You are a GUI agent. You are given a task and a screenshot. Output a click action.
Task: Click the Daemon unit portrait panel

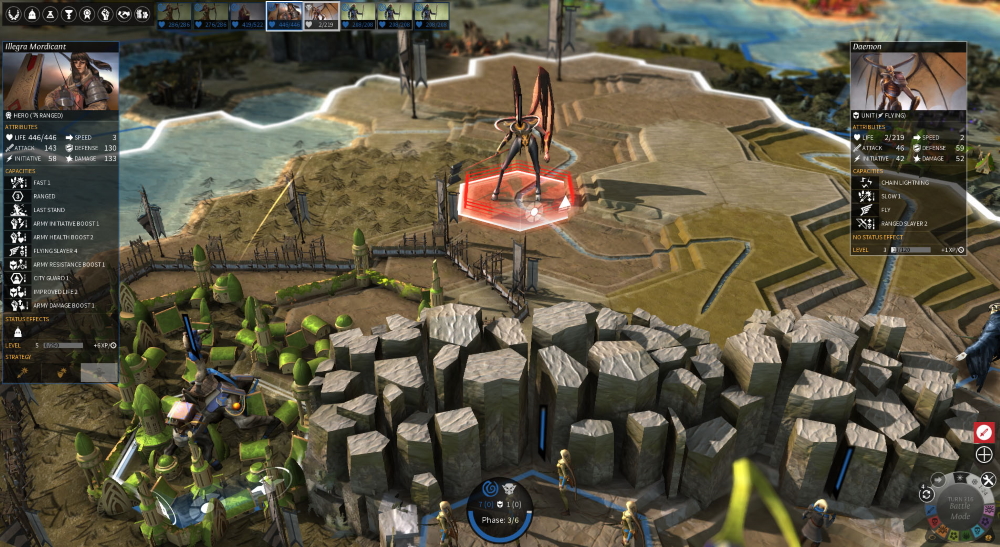coord(908,80)
